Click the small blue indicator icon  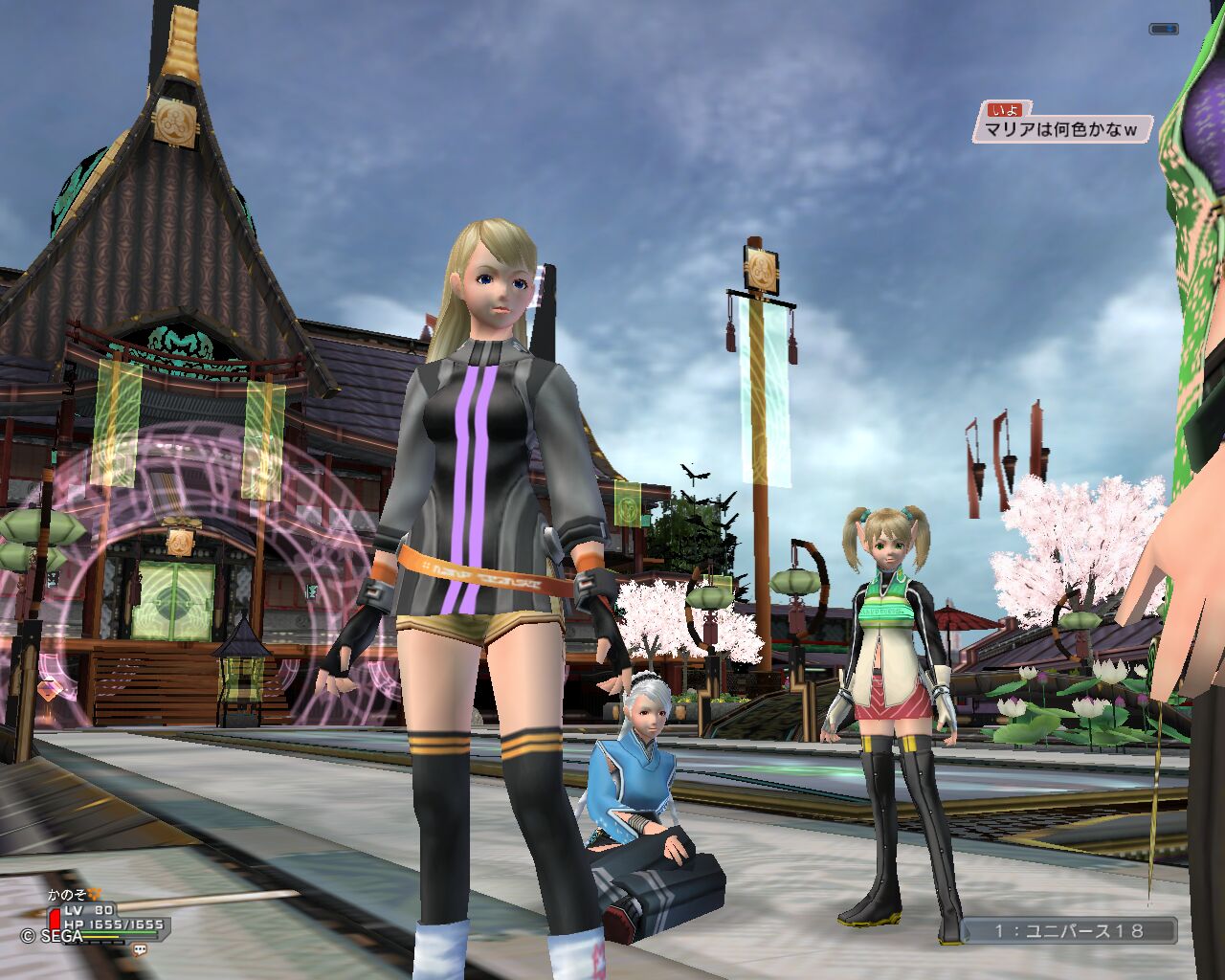pos(1164,30)
